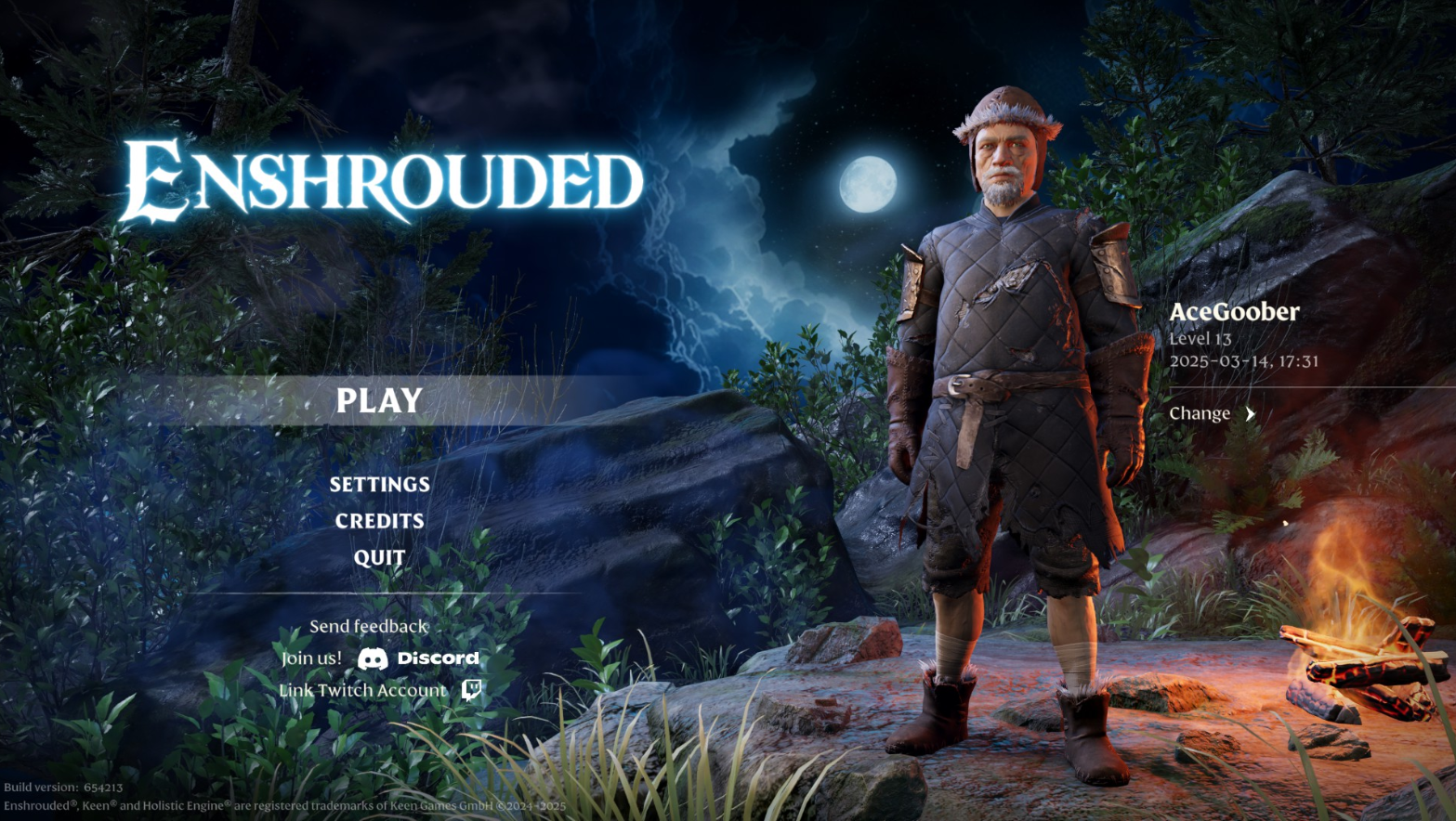Viewport: 1456px width, 821px height.
Task: Open the Send feedback link
Action: coord(369,626)
